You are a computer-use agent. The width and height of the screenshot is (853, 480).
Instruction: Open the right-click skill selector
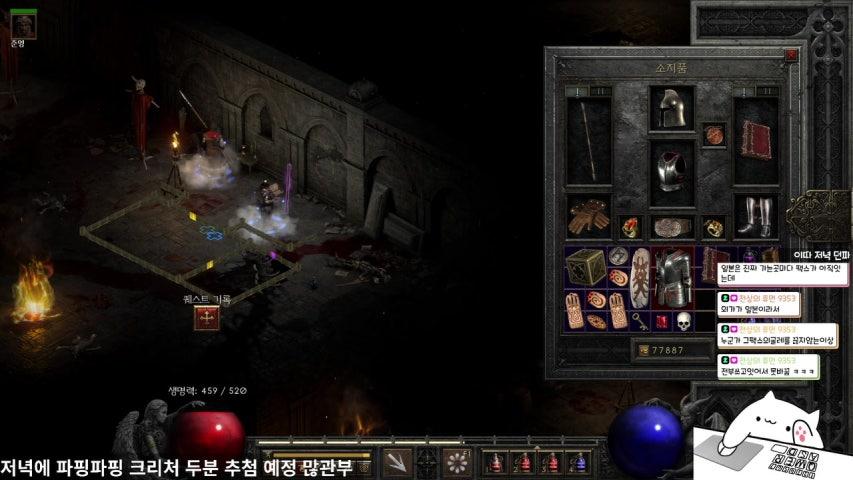tap(457, 463)
